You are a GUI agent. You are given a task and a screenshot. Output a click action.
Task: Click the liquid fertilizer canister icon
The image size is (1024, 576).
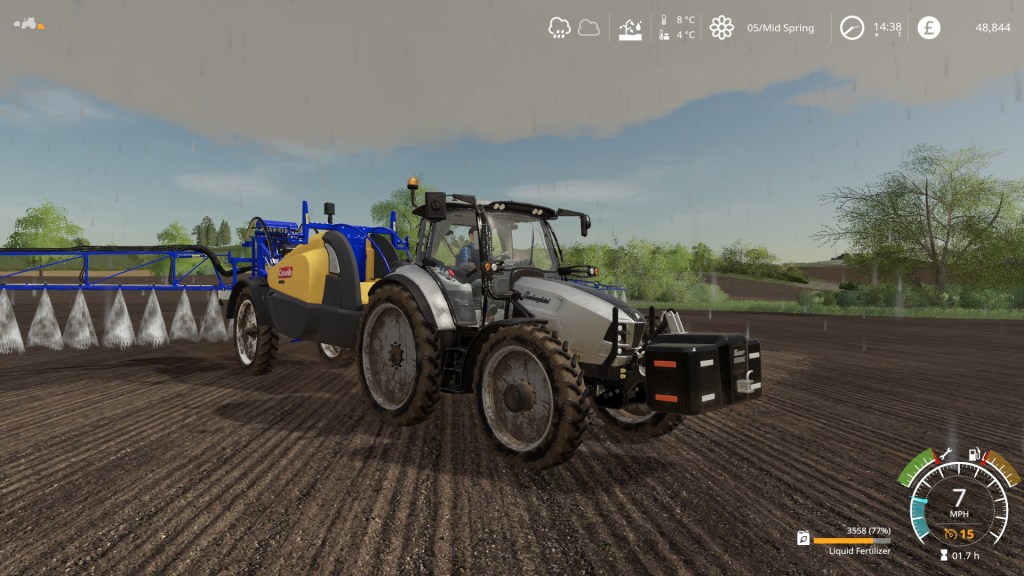coord(803,538)
